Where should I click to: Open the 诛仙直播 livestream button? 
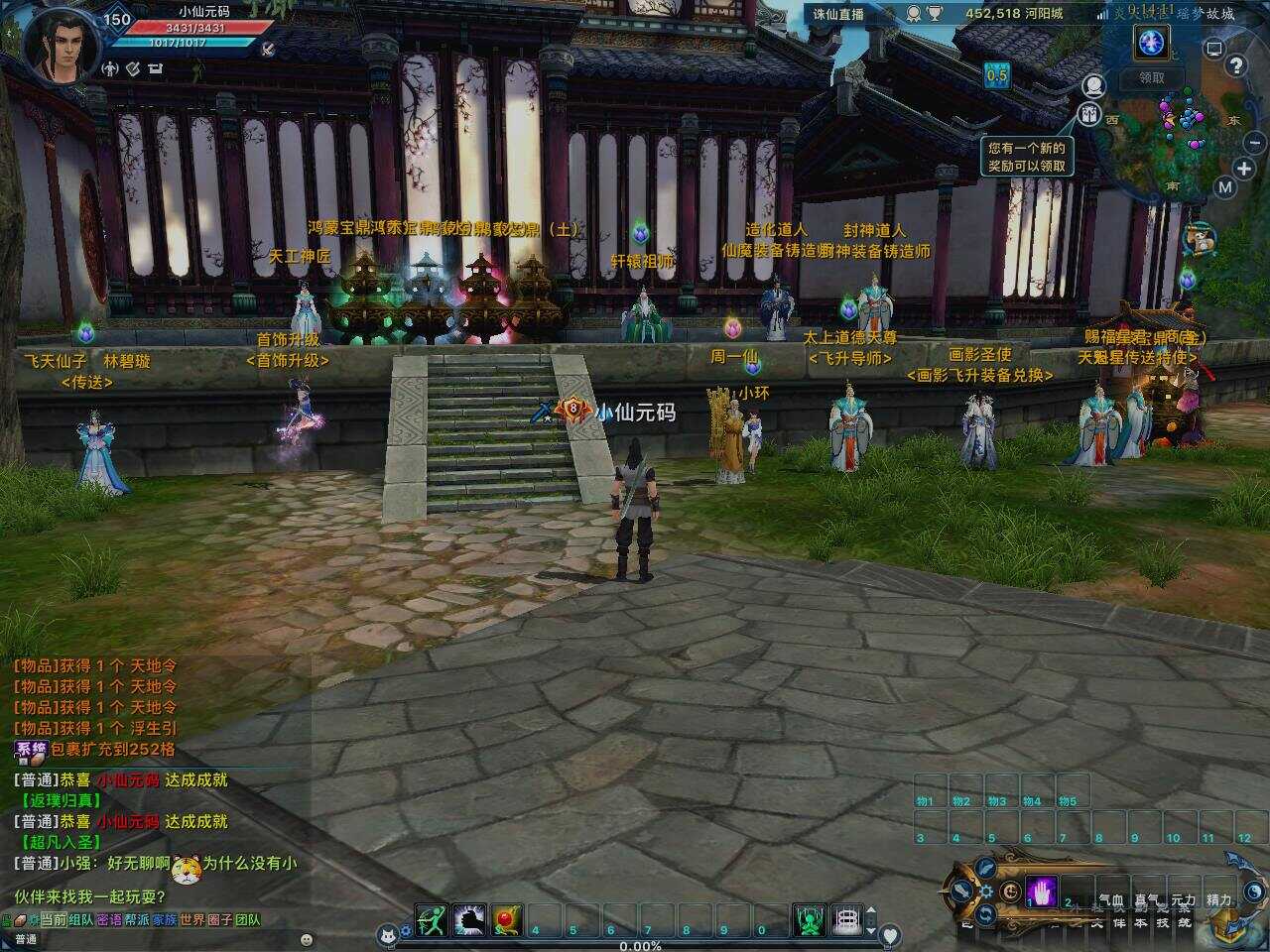click(838, 14)
